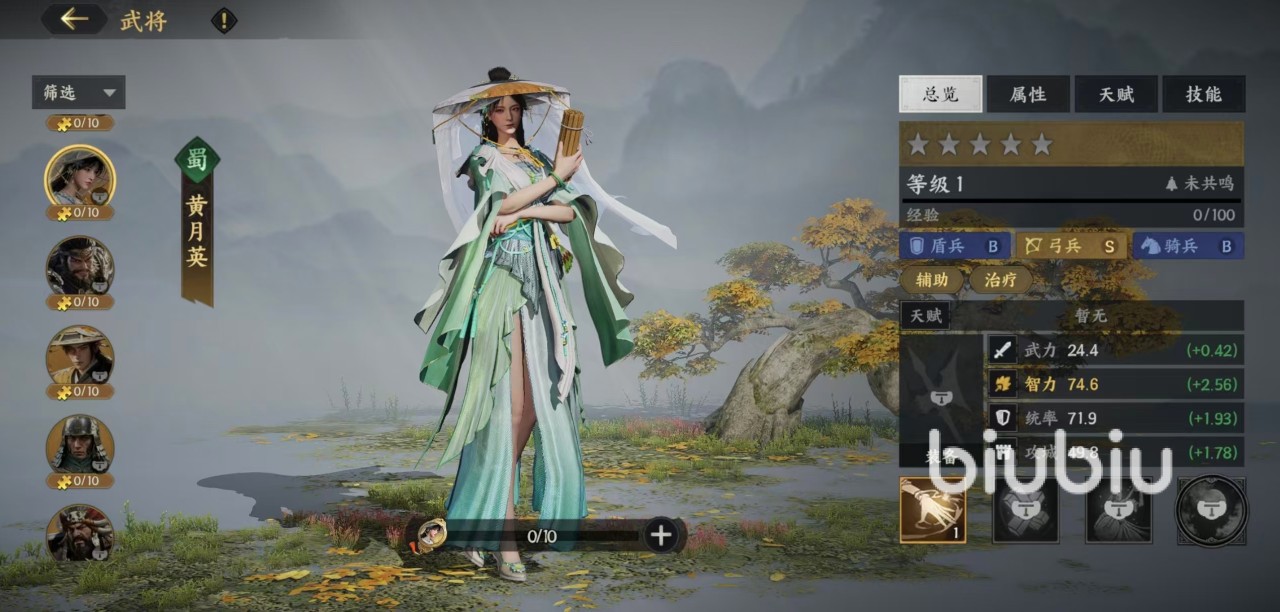Select the 盾兵 shield troop badge
Screen dimensions: 1280x612
(x=955, y=246)
